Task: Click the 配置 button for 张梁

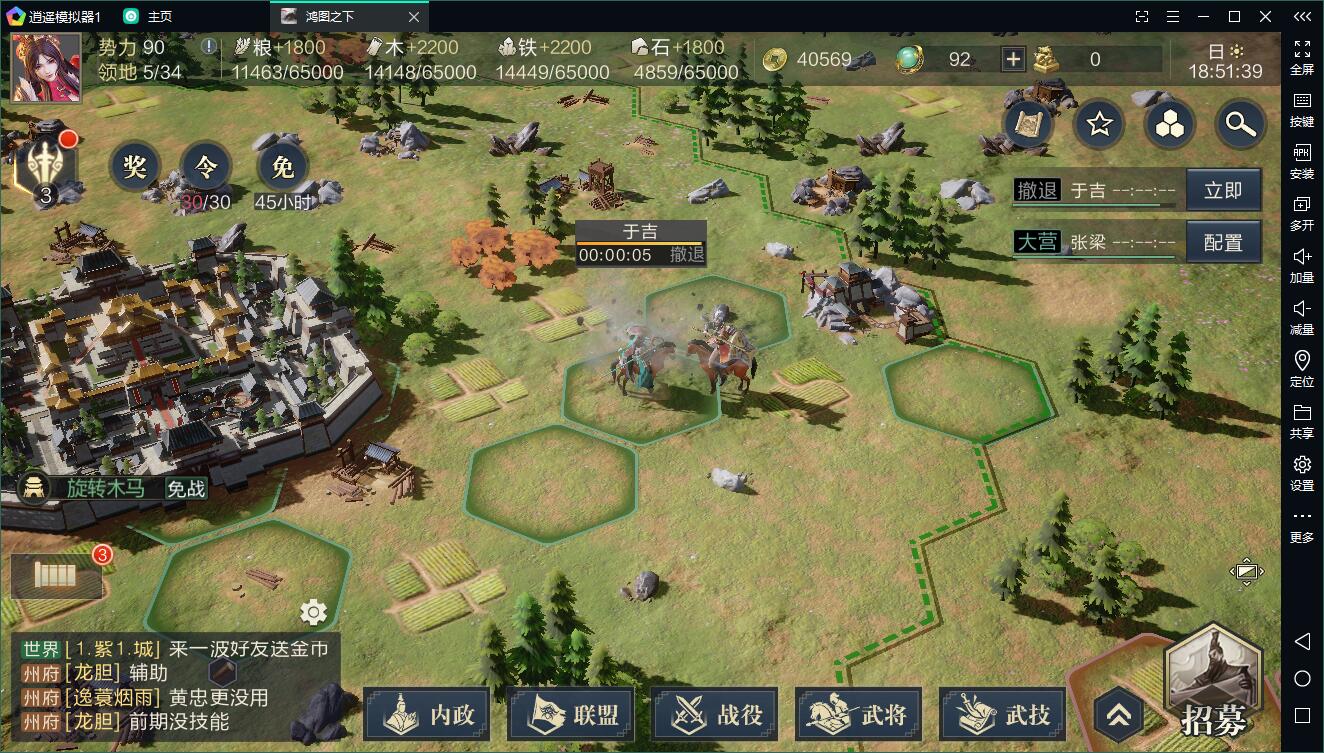Action: click(1223, 242)
